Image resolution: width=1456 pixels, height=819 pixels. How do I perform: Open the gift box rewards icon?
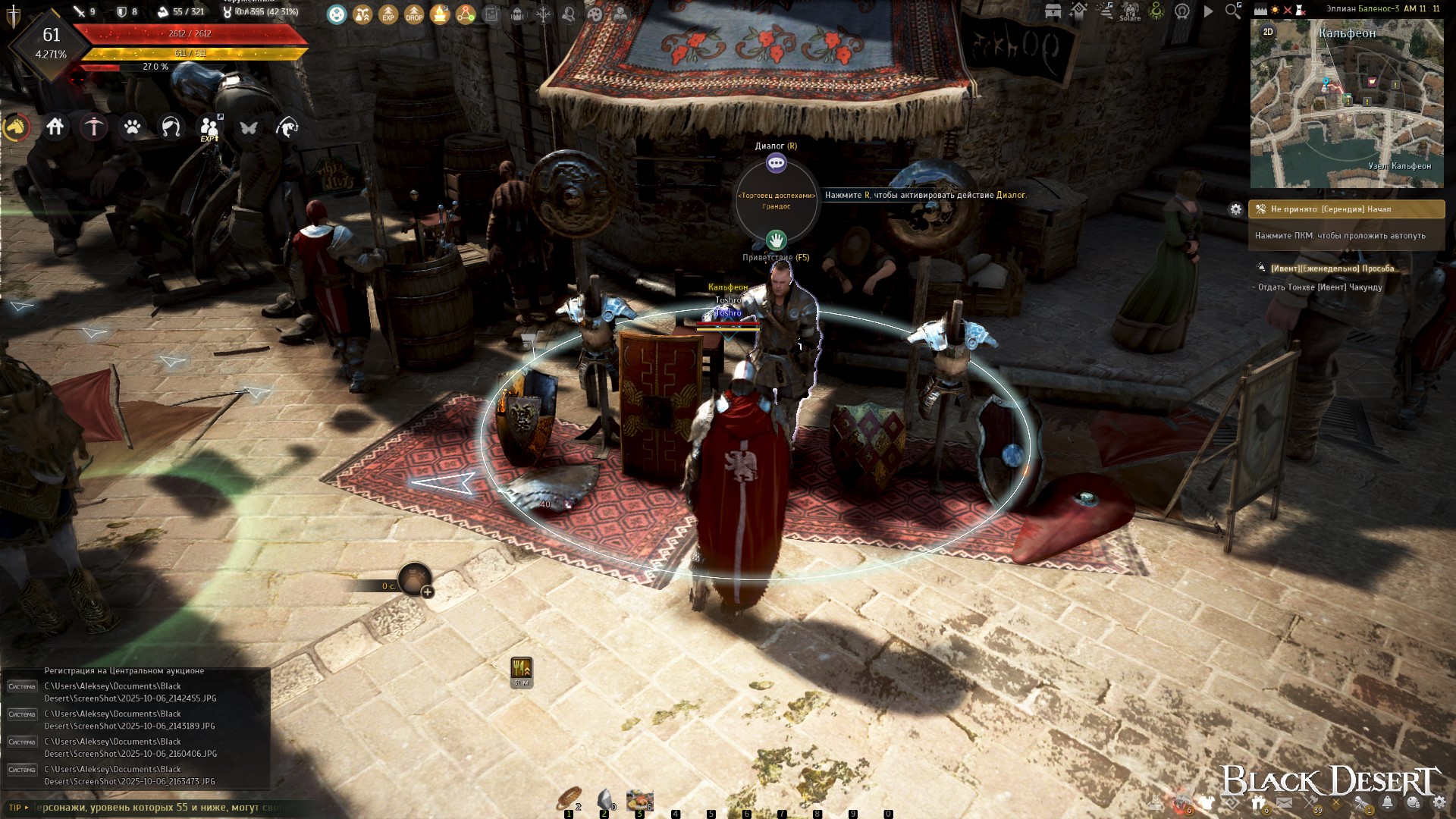pyautogui.click(x=1258, y=803)
